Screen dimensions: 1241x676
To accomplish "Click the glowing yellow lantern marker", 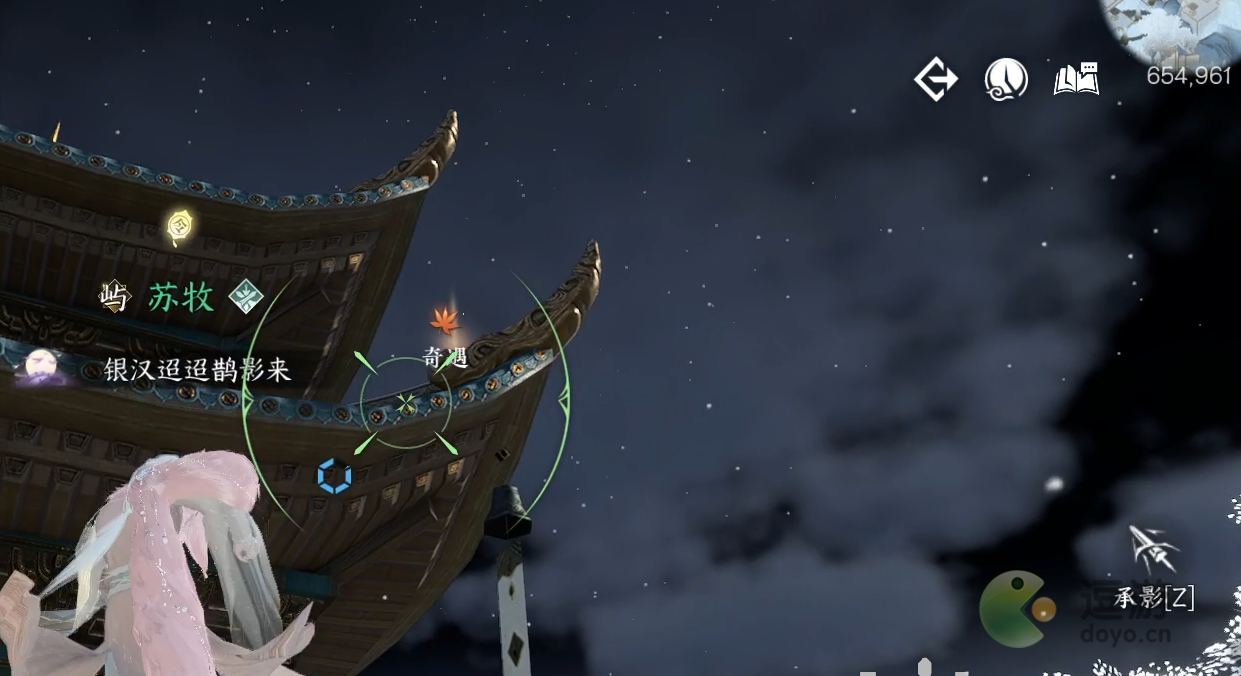I will point(180,226).
